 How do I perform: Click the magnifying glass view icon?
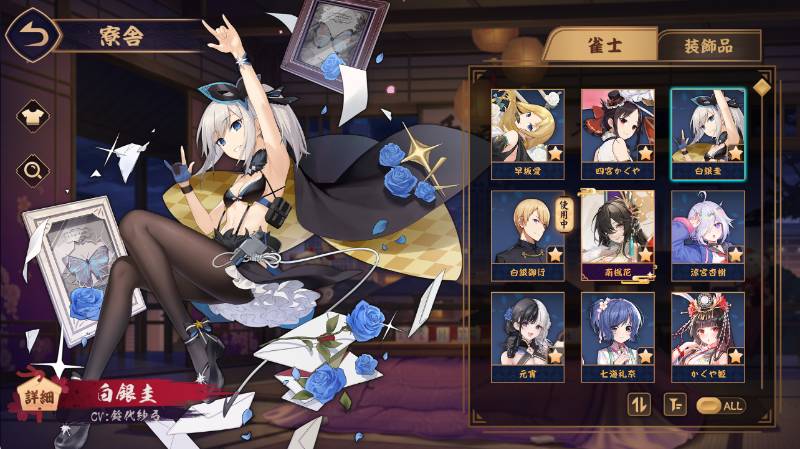[33, 170]
